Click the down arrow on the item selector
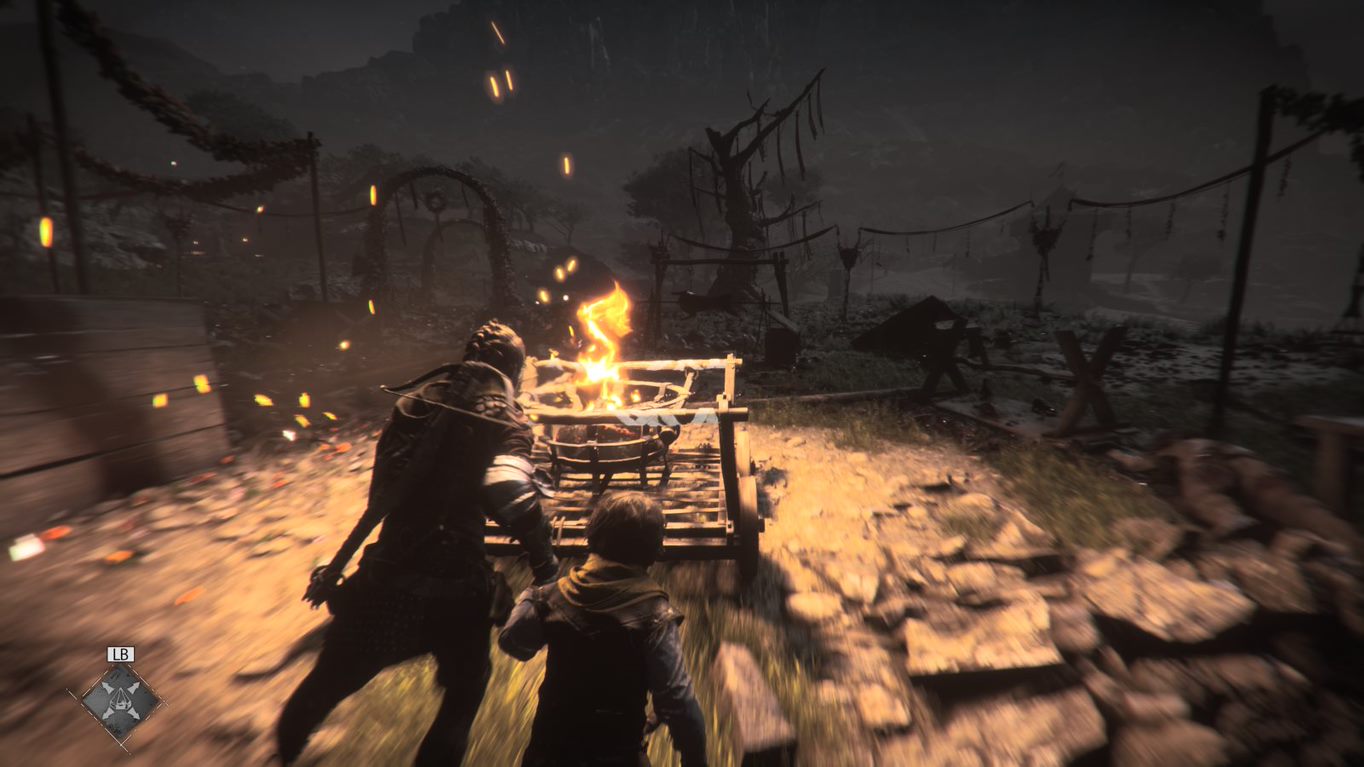This screenshot has height=767, width=1364. [x=120, y=716]
